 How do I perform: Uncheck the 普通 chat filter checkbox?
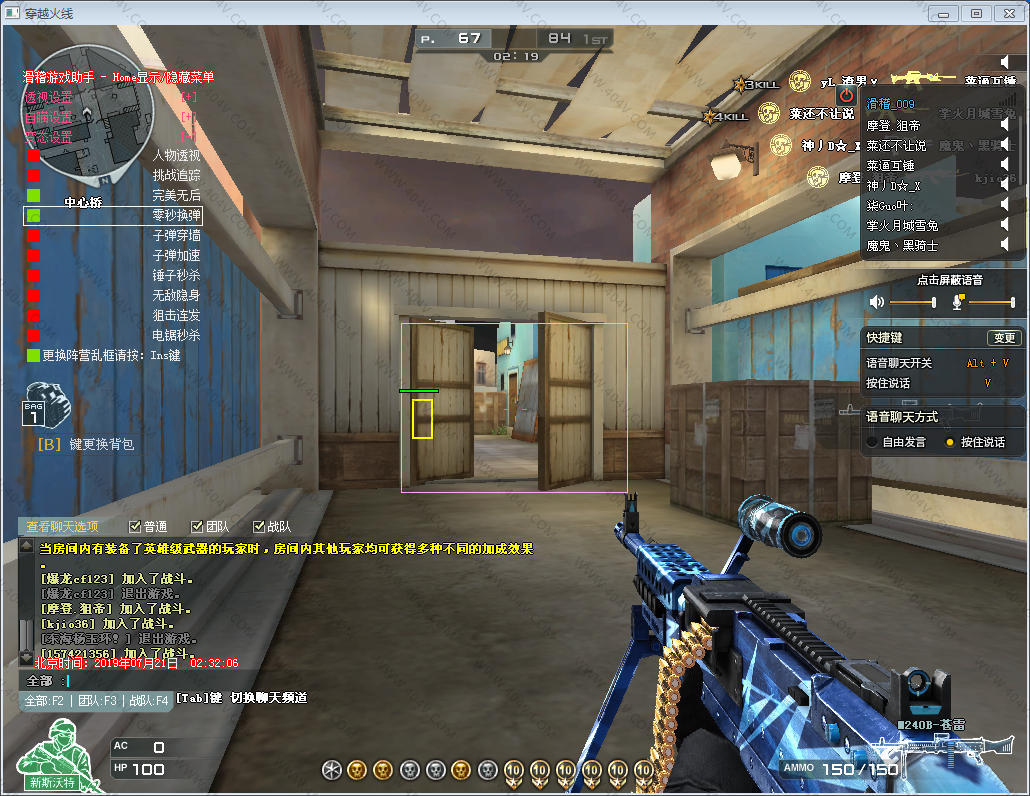click(136, 527)
